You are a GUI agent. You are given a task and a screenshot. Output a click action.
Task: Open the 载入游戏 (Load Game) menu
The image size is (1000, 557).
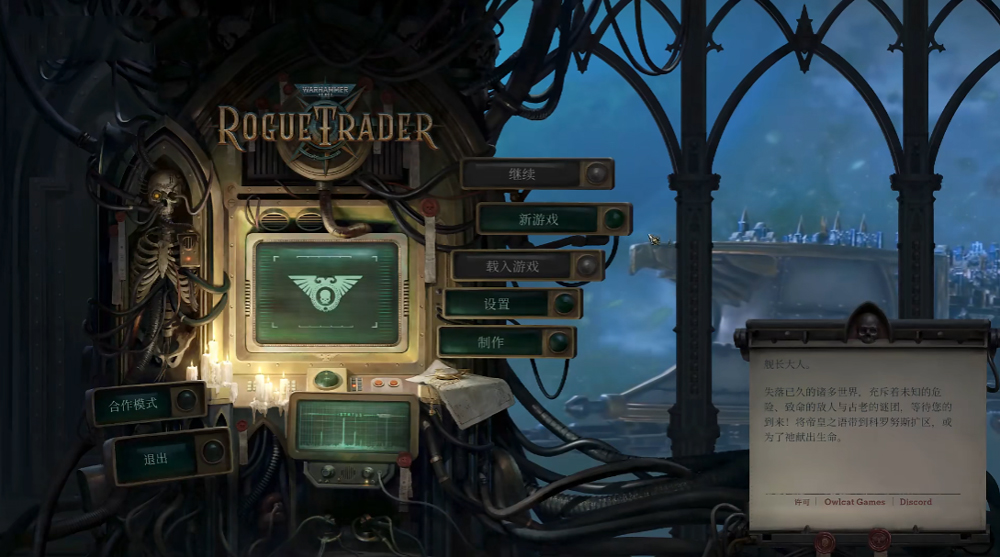pyautogui.click(x=514, y=266)
